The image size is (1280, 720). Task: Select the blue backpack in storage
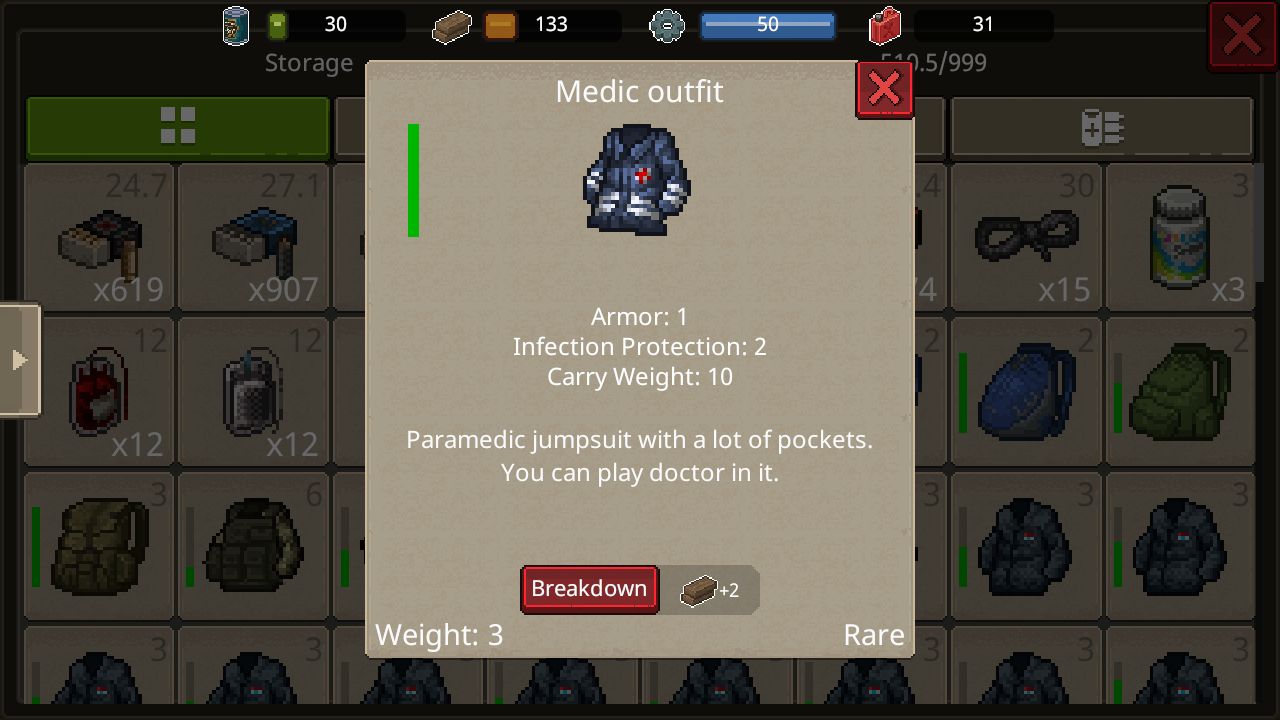[x=1026, y=391]
